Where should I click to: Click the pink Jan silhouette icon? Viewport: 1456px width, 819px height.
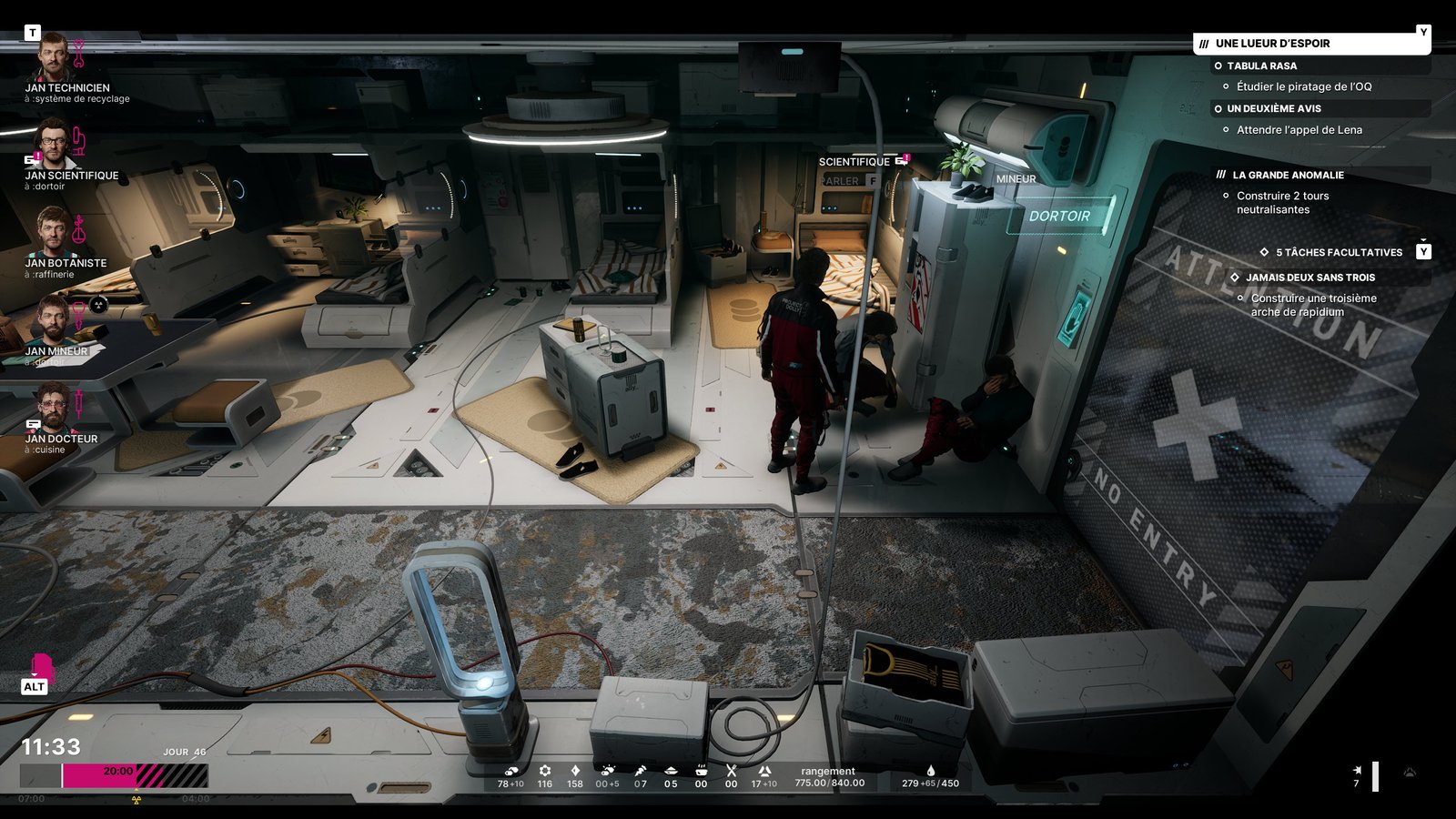click(40, 667)
